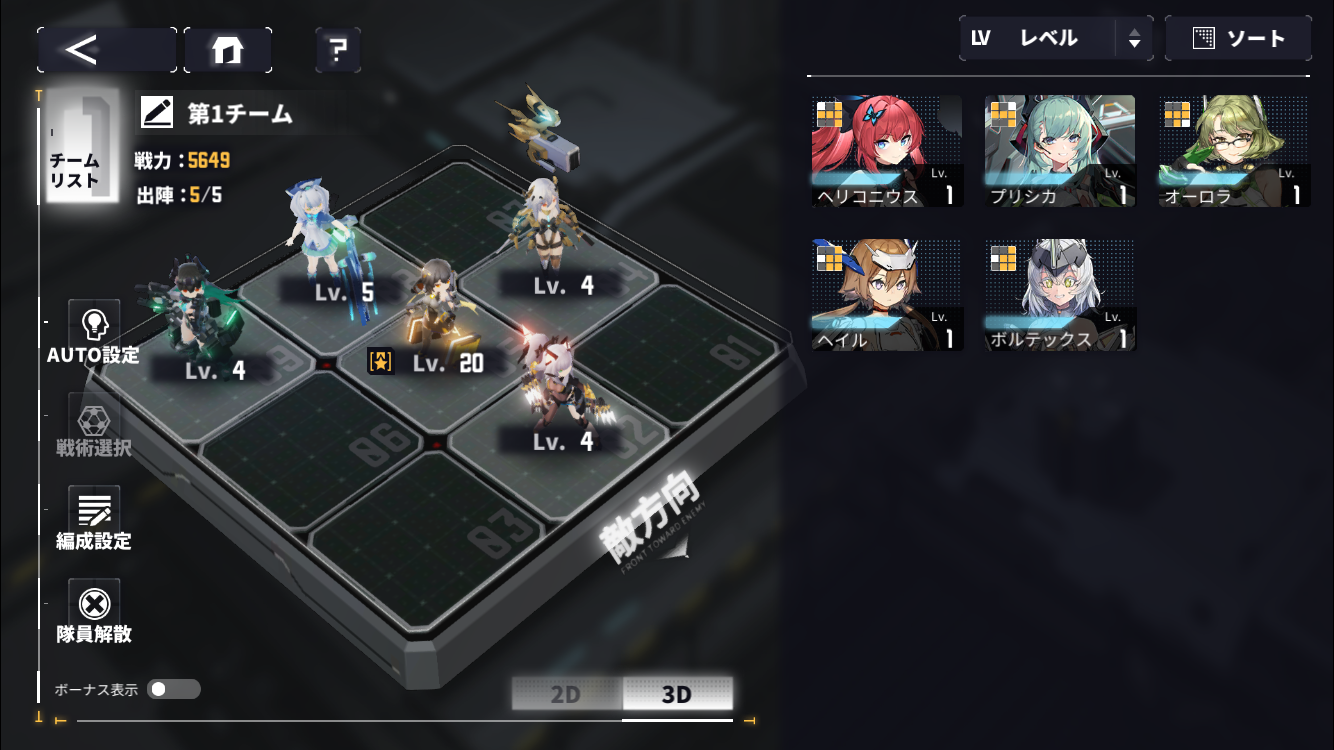Switch to the 2D view
This screenshot has width=1334, height=750.
tap(566, 694)
